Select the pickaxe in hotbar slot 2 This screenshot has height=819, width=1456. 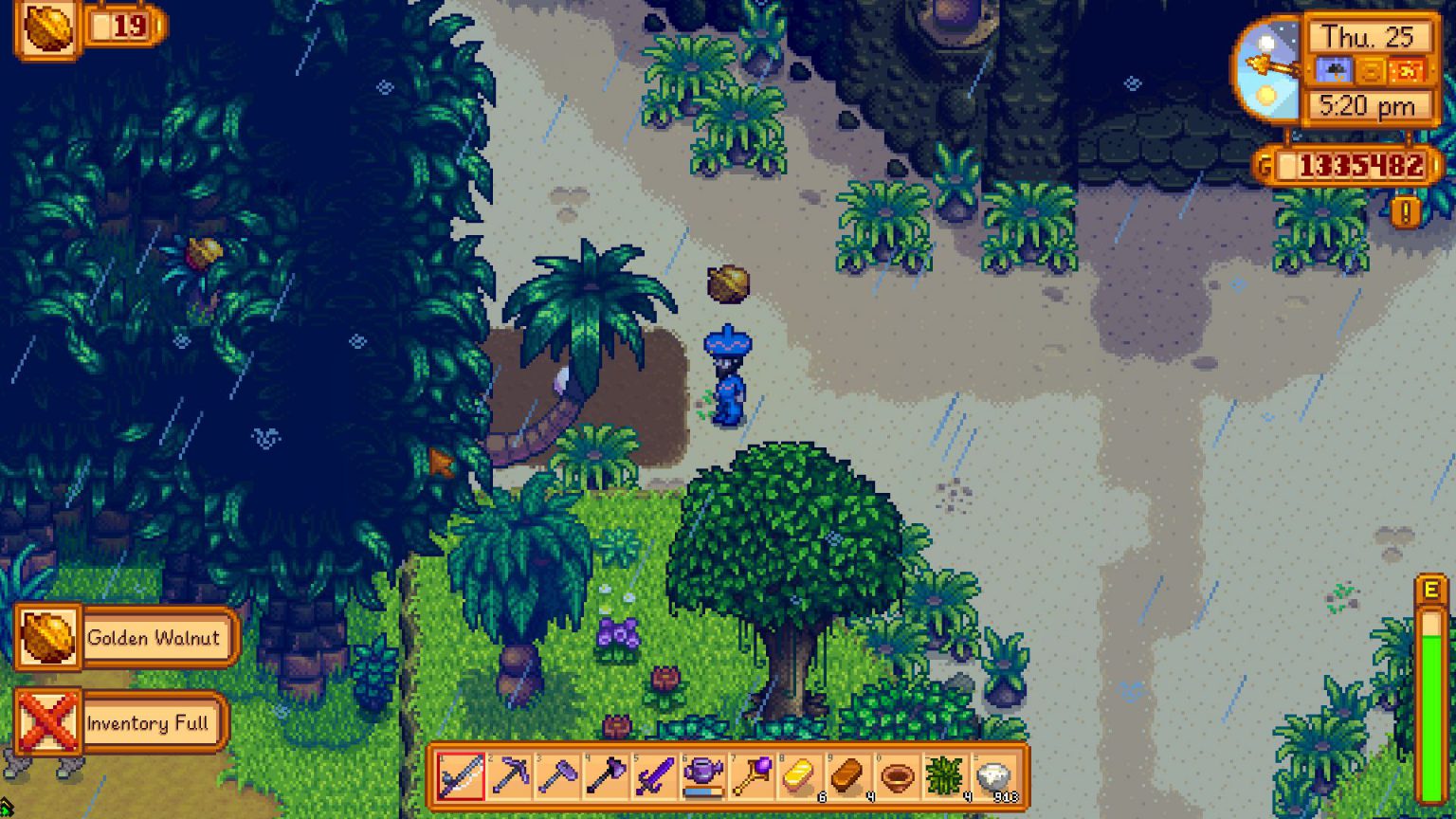pos(508,777)
